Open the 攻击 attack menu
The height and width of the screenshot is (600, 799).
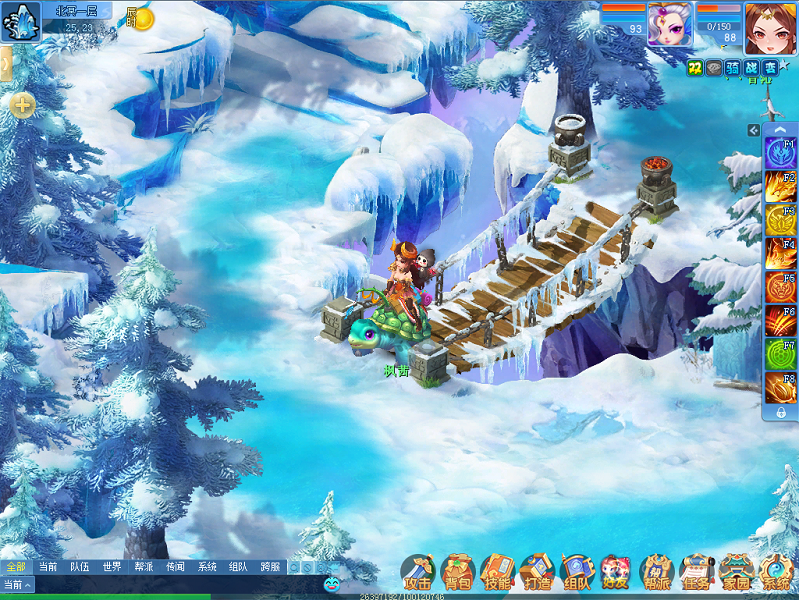pos(418,573)
